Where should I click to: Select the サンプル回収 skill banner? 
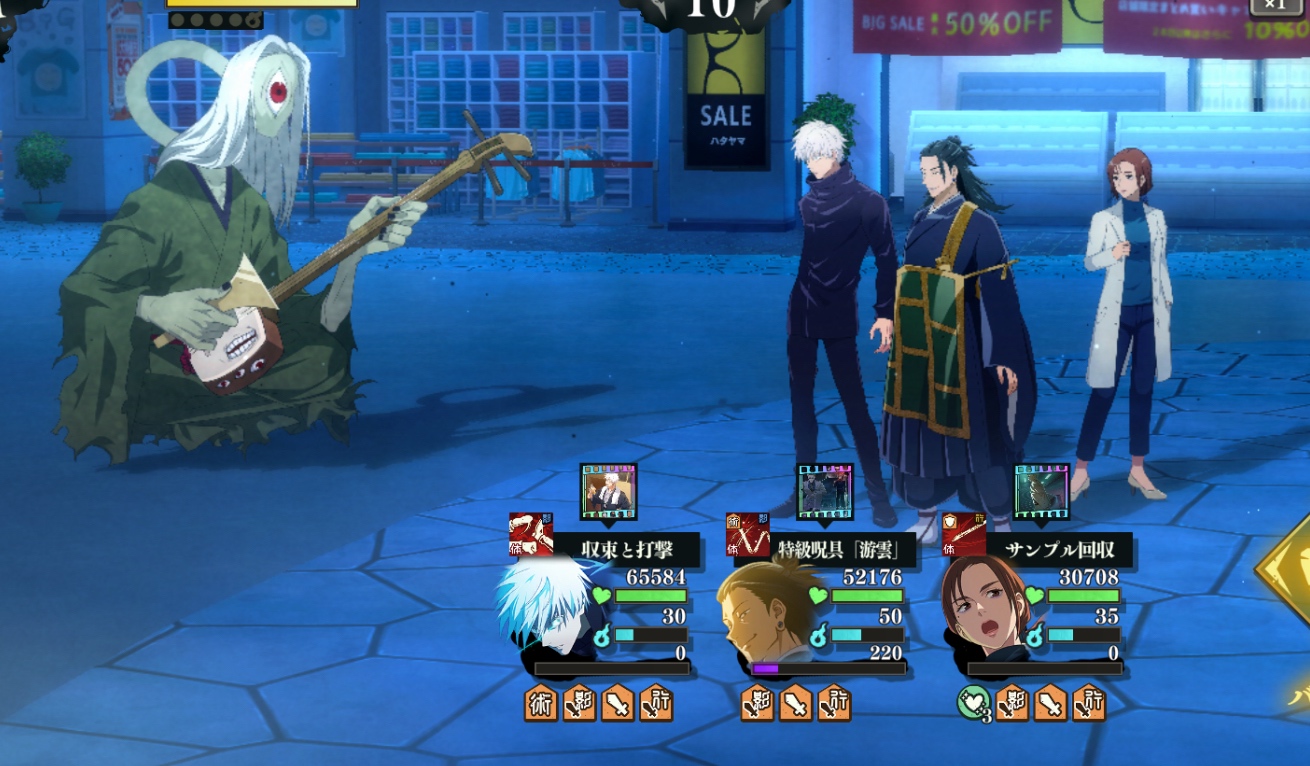[1058, 550]
